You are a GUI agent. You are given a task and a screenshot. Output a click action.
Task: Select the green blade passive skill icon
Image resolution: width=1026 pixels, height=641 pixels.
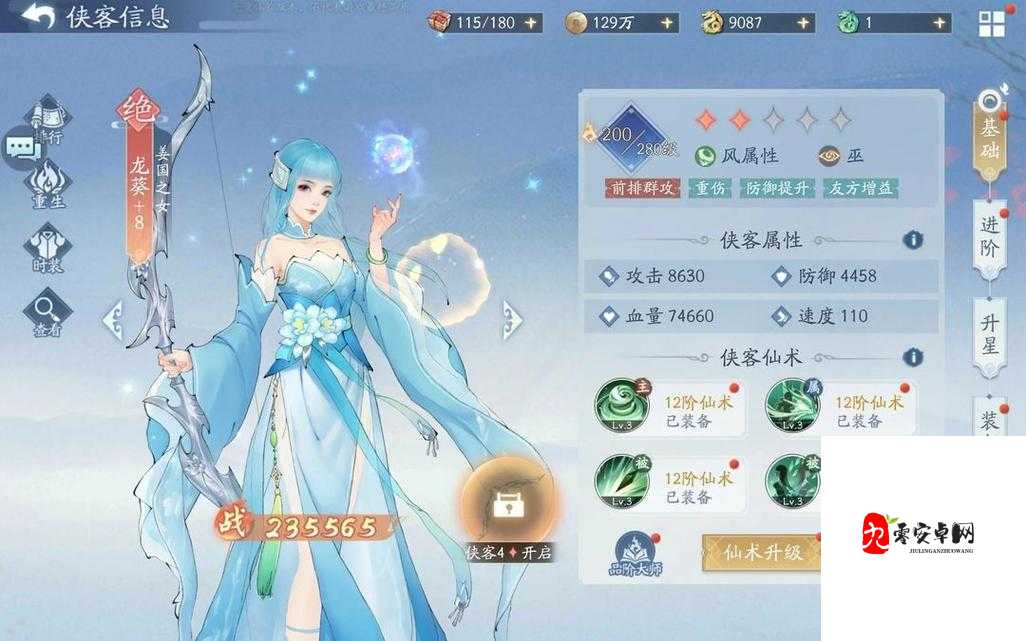pos(622,480)
